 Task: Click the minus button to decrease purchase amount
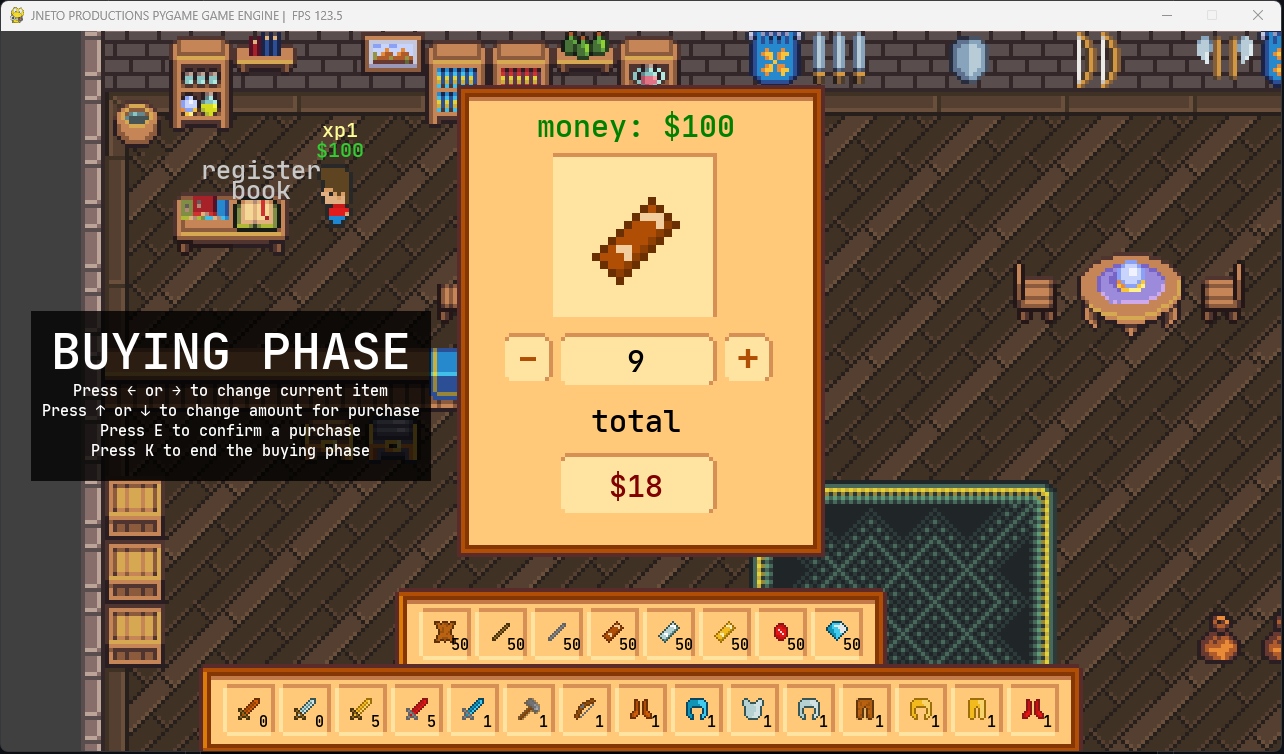coord(527,359)
